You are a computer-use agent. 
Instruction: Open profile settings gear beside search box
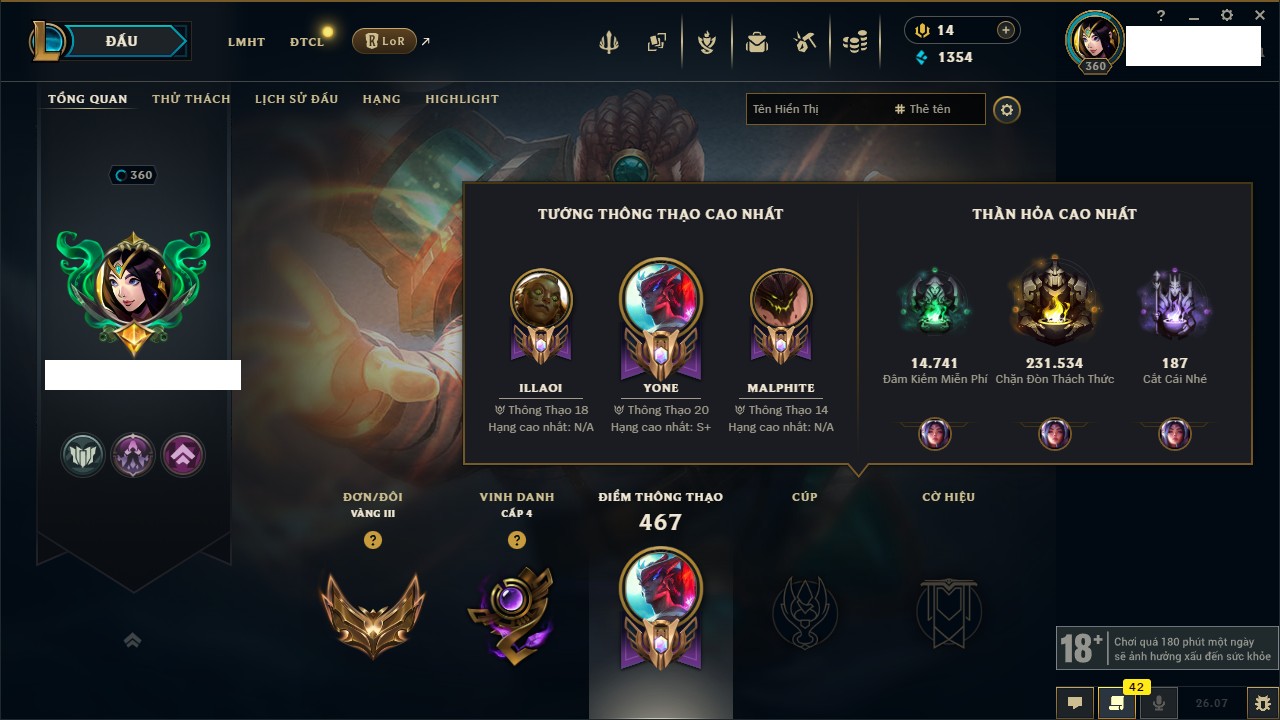1007,110
